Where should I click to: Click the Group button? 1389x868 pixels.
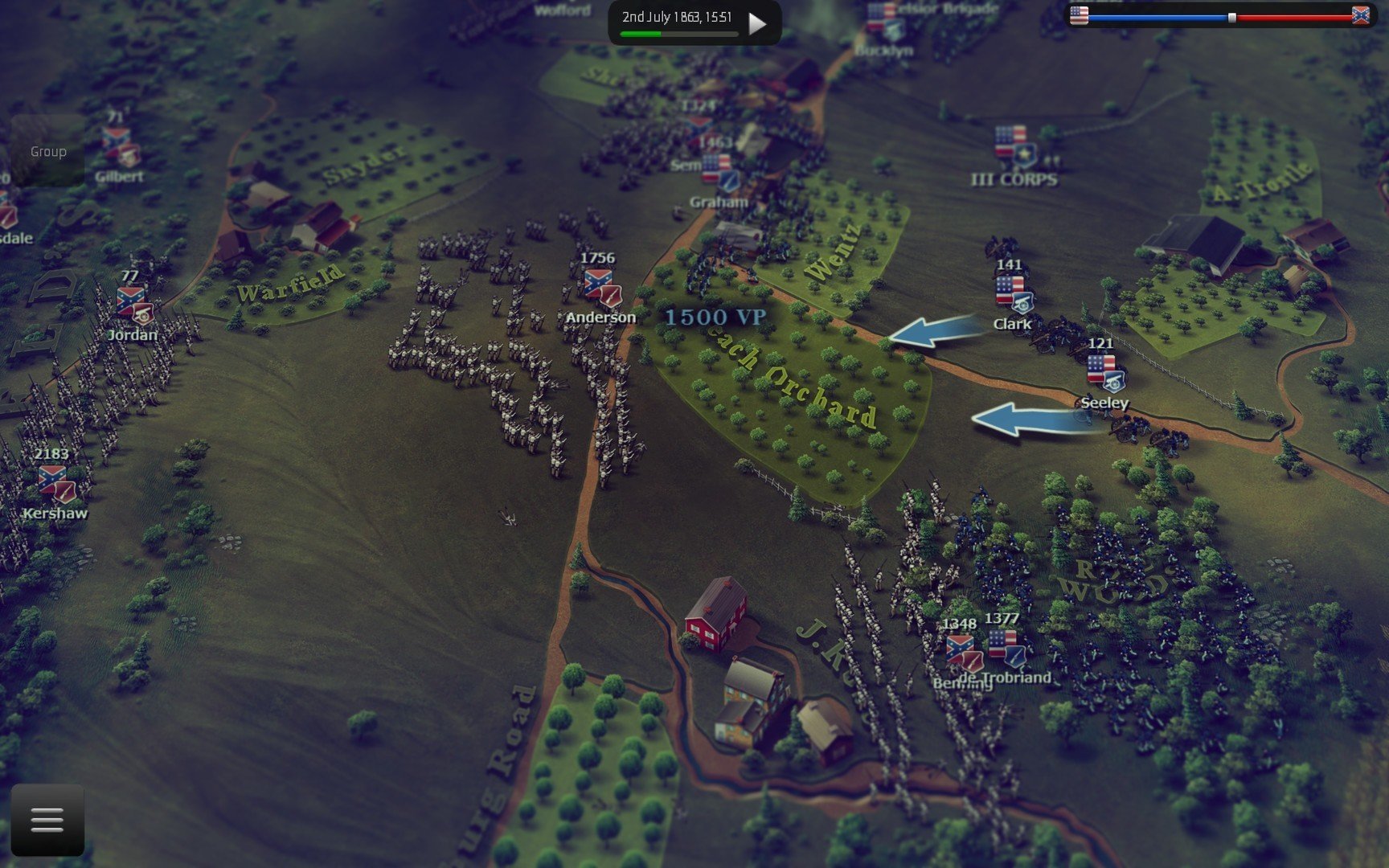(48, 151)
